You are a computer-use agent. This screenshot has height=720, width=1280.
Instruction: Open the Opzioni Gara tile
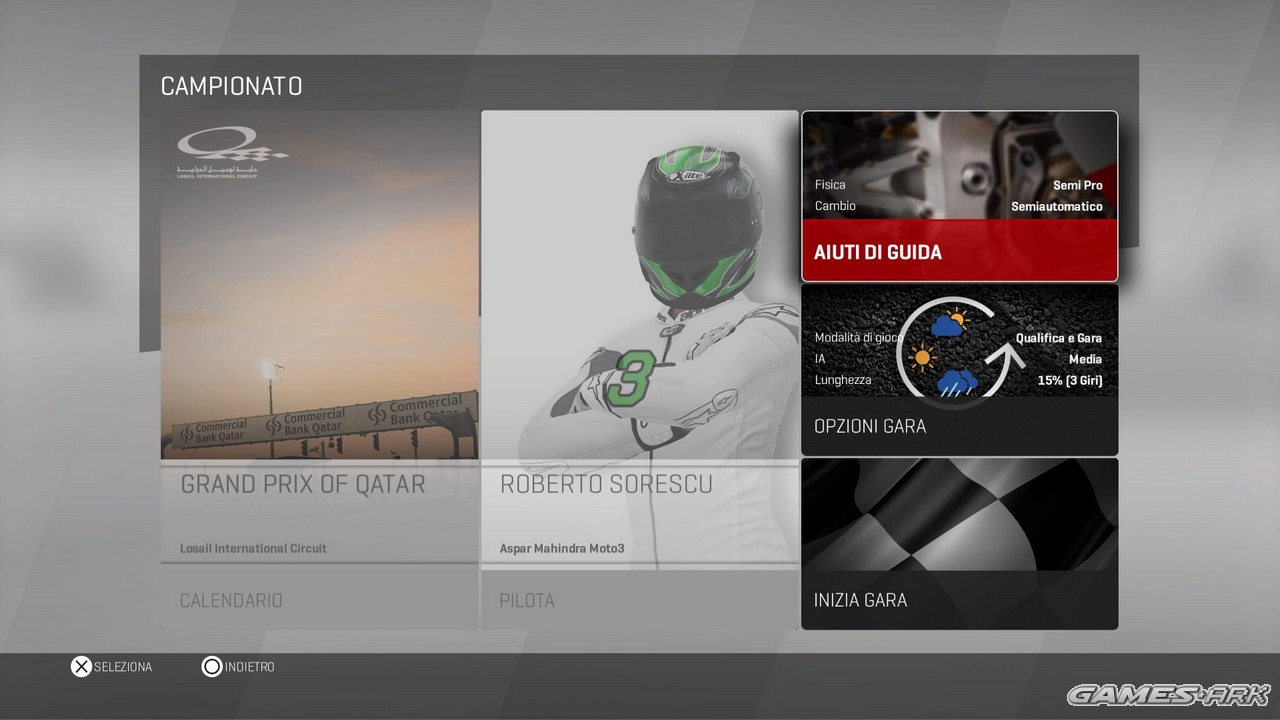pos(959,370)
